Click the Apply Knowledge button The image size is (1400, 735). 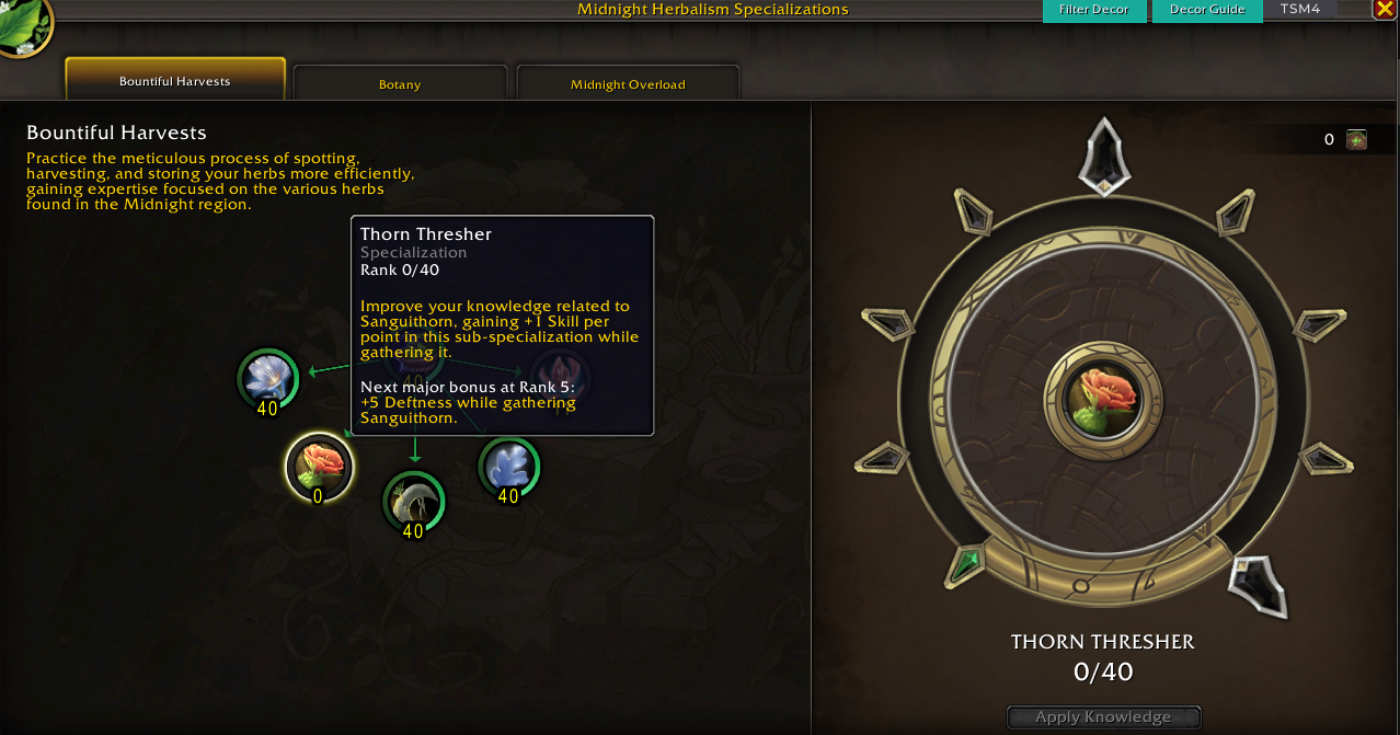[1103, 717]
